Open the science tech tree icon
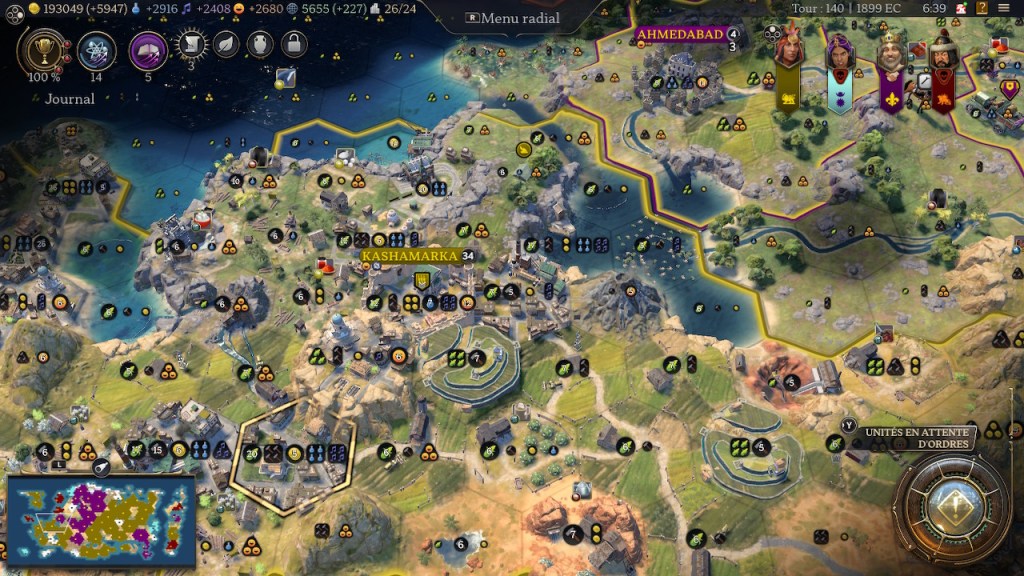The width and height of the screenshot is (1024, 576). 96,50
